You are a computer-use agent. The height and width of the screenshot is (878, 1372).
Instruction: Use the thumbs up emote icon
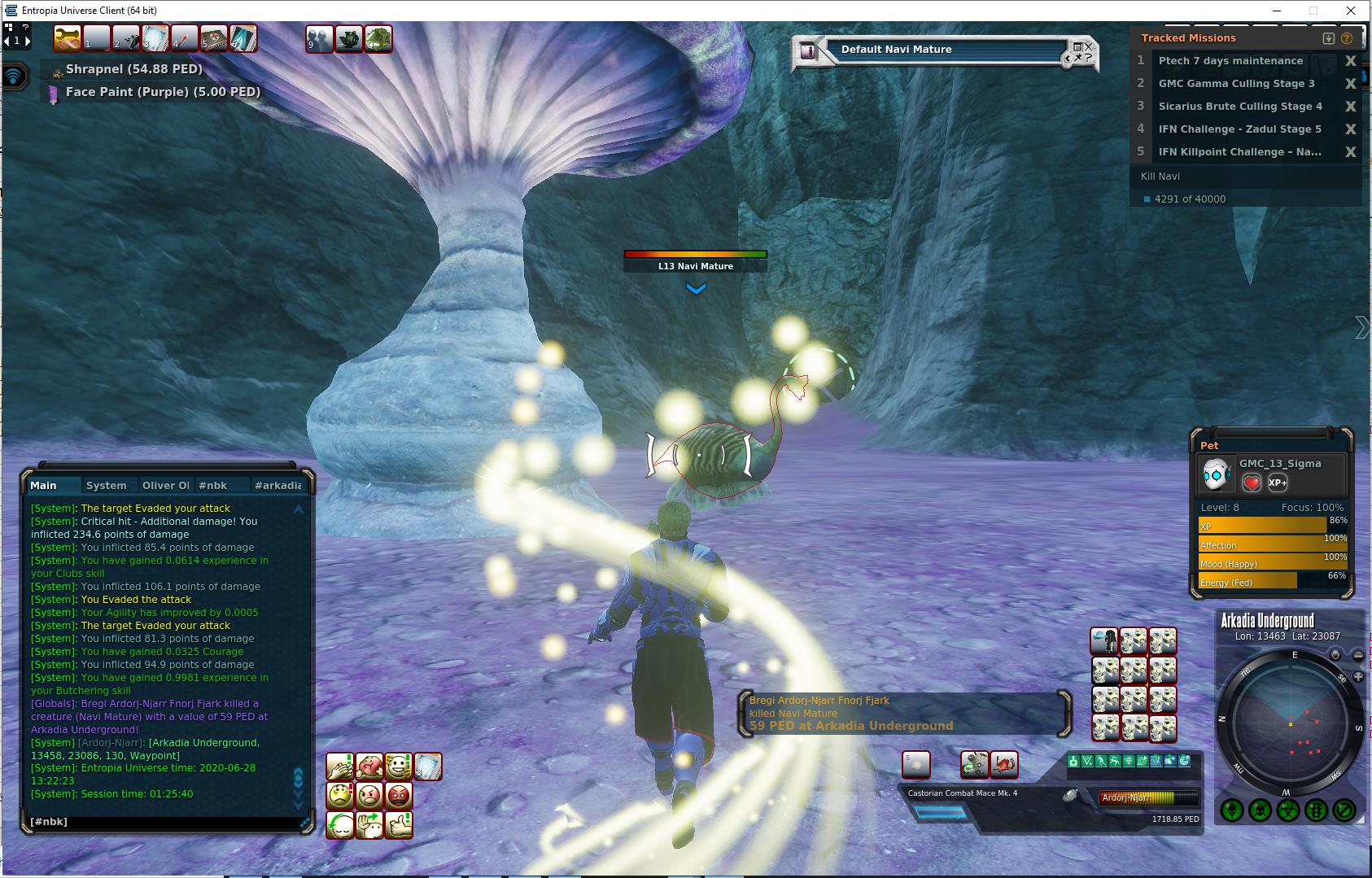tap(399, 825)
